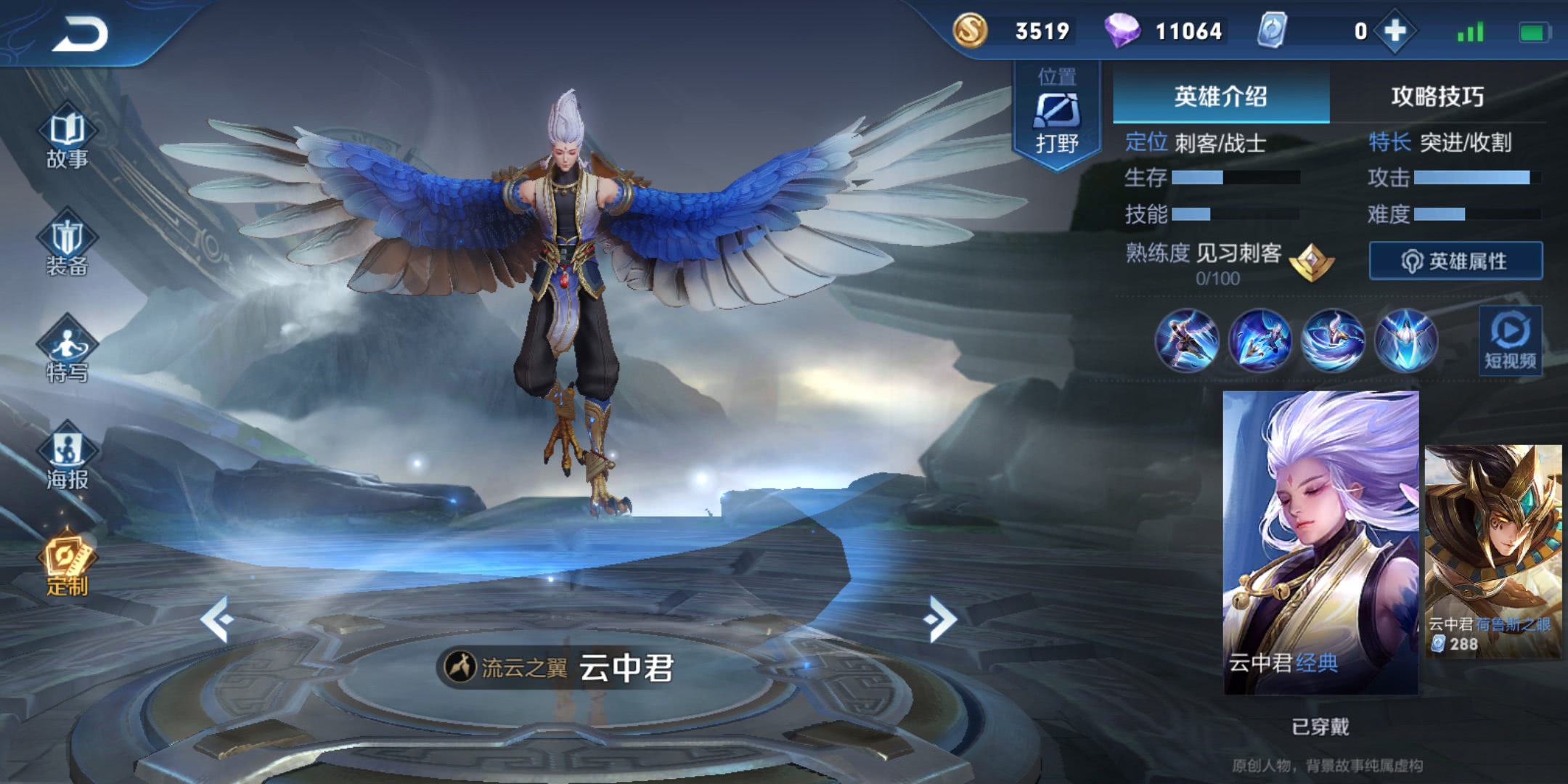Select the 荷鲁斯之眼 skin thumbnail
Image resolution: width=1568 pixels, height=784 pixels.
pos(1493,552)
